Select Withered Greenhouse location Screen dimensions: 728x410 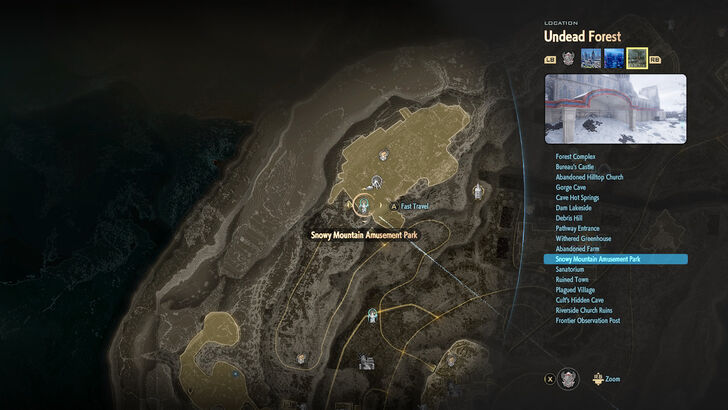pyautogui.click(x=583, y=238)
